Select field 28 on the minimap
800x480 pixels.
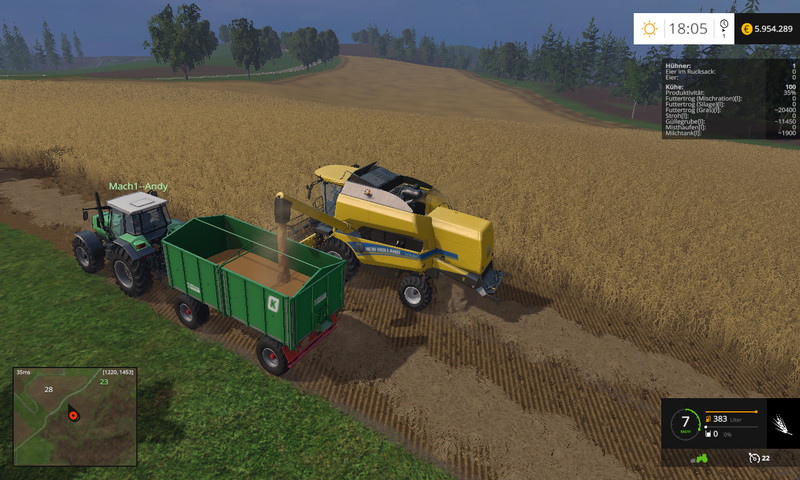click(x=48, y=389)
